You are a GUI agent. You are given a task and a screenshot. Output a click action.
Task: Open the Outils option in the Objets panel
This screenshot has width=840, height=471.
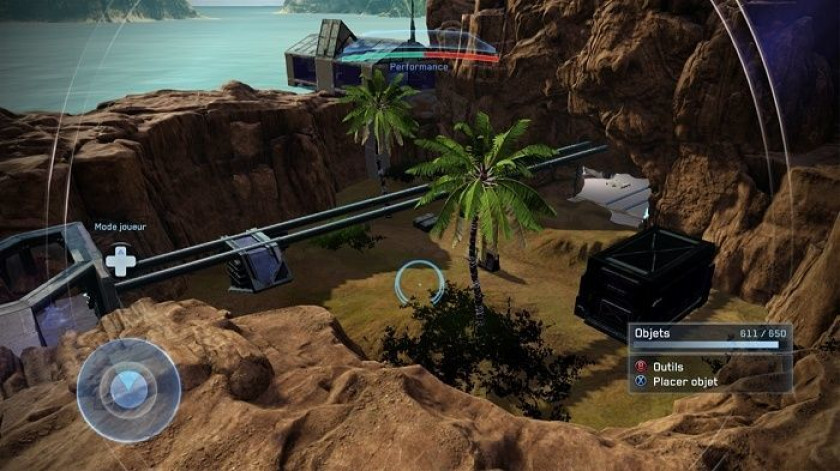pos(668,367)
